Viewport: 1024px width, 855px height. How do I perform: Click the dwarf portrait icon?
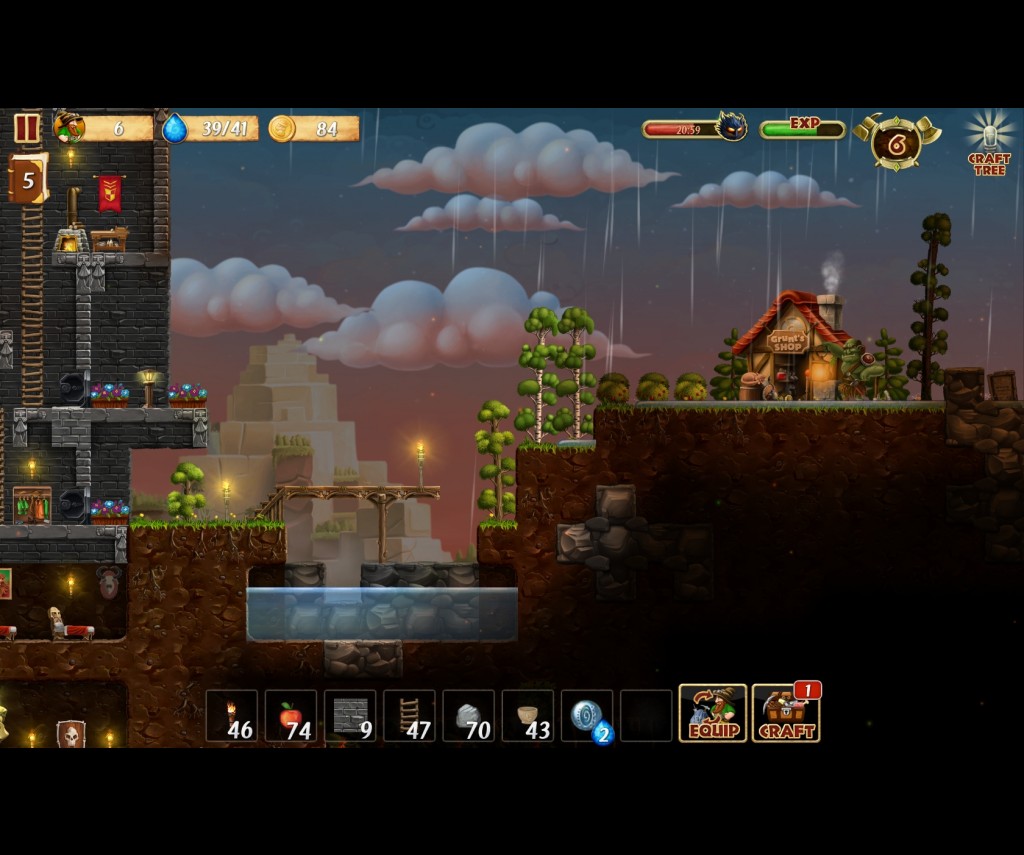(70, 127)
